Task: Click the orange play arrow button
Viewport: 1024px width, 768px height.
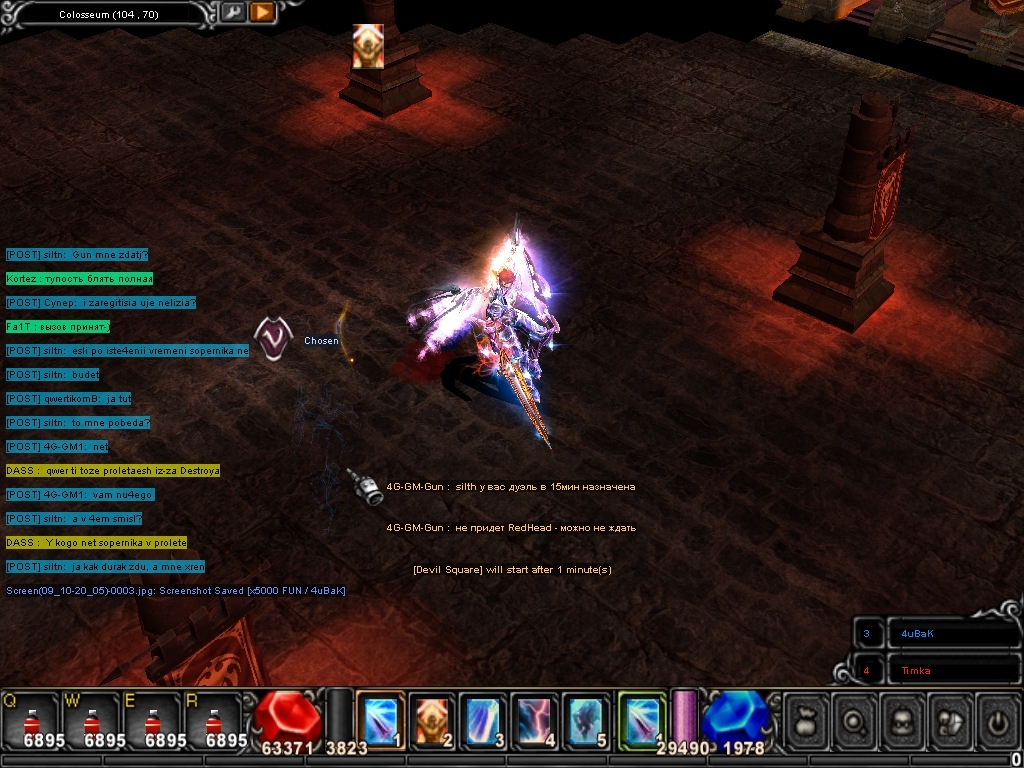Action: click(x=262, y=12)
